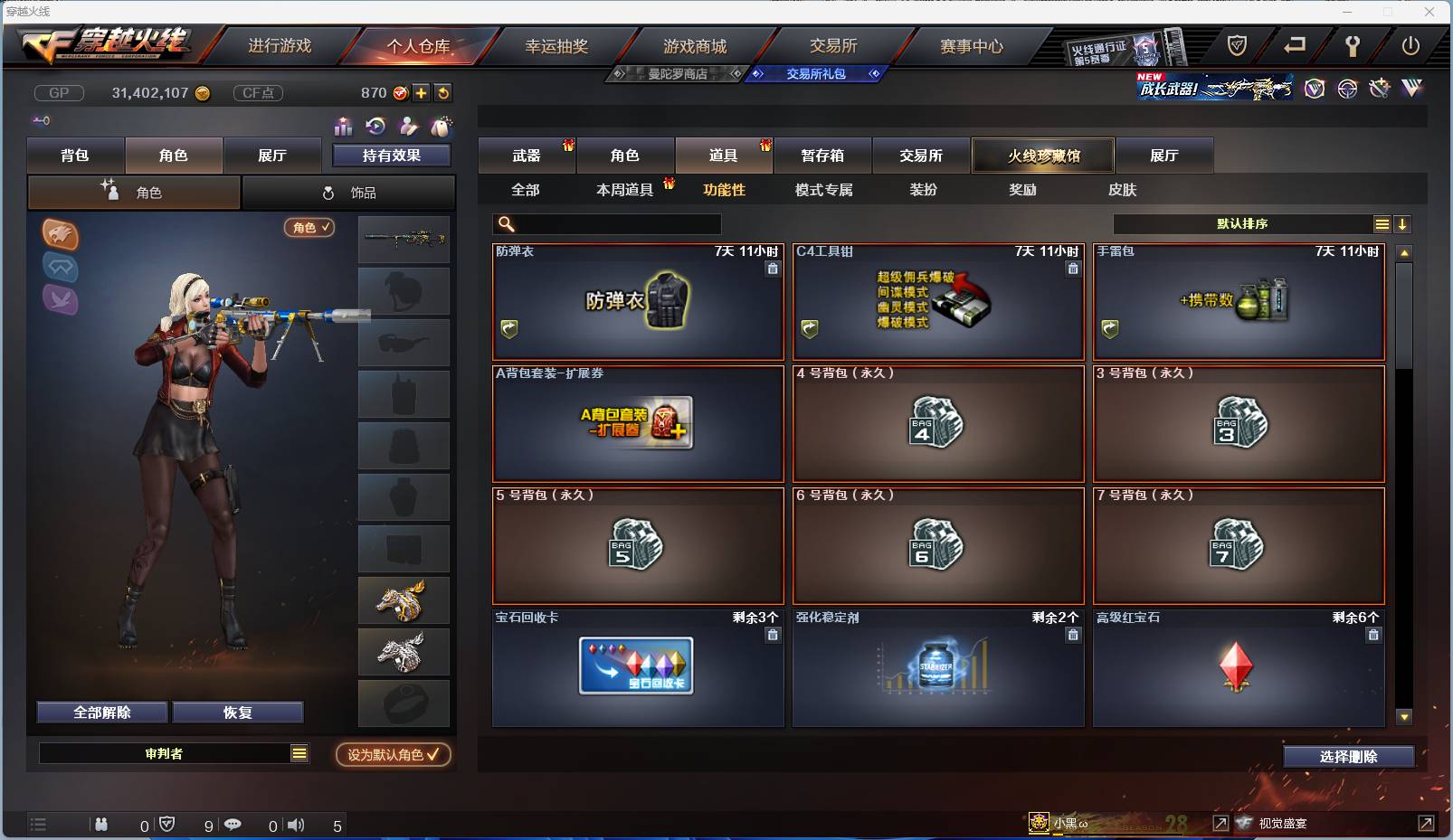The height and width of the screenshot is (840, 1453).
Task: Toggle the orange claw icon beside character model
Action: pyautogui.click(x=61, y=236)
